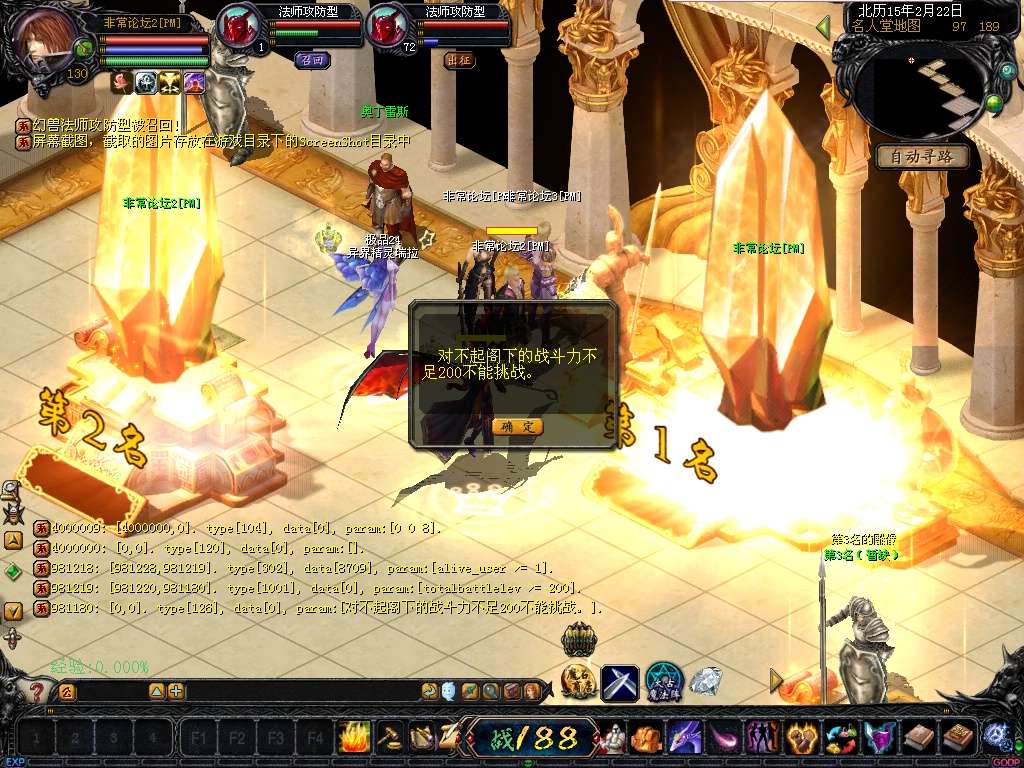Activate the flame skill on the hotbar

(x=354, y=738)
